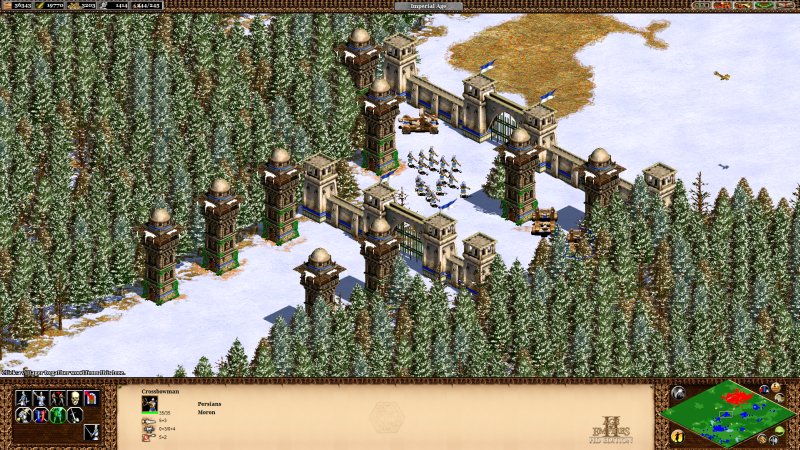Screen dimensions: 800x450
Task: Select the crossbowman unit portrait
Action: click(150, 403)
